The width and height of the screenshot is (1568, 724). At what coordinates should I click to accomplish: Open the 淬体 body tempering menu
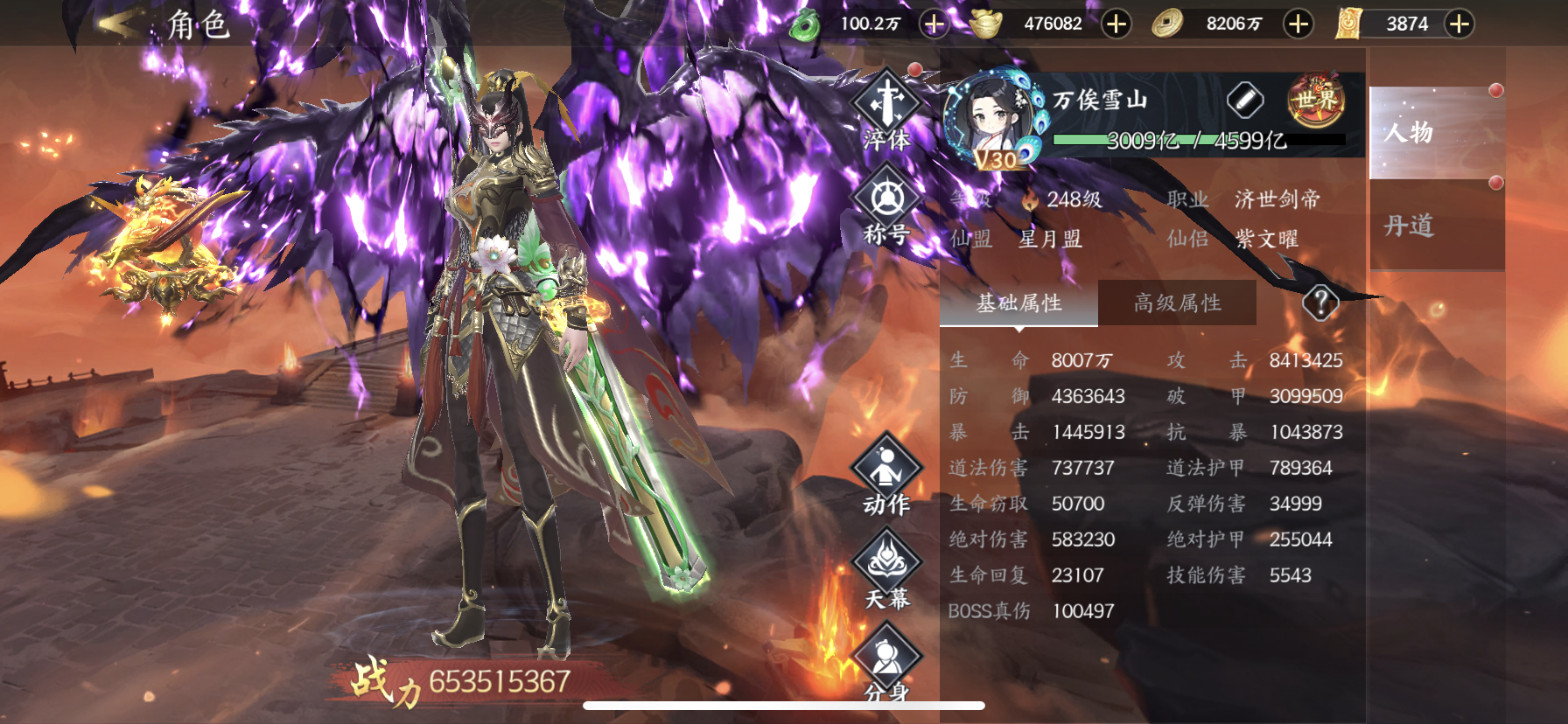coord(886,110)
